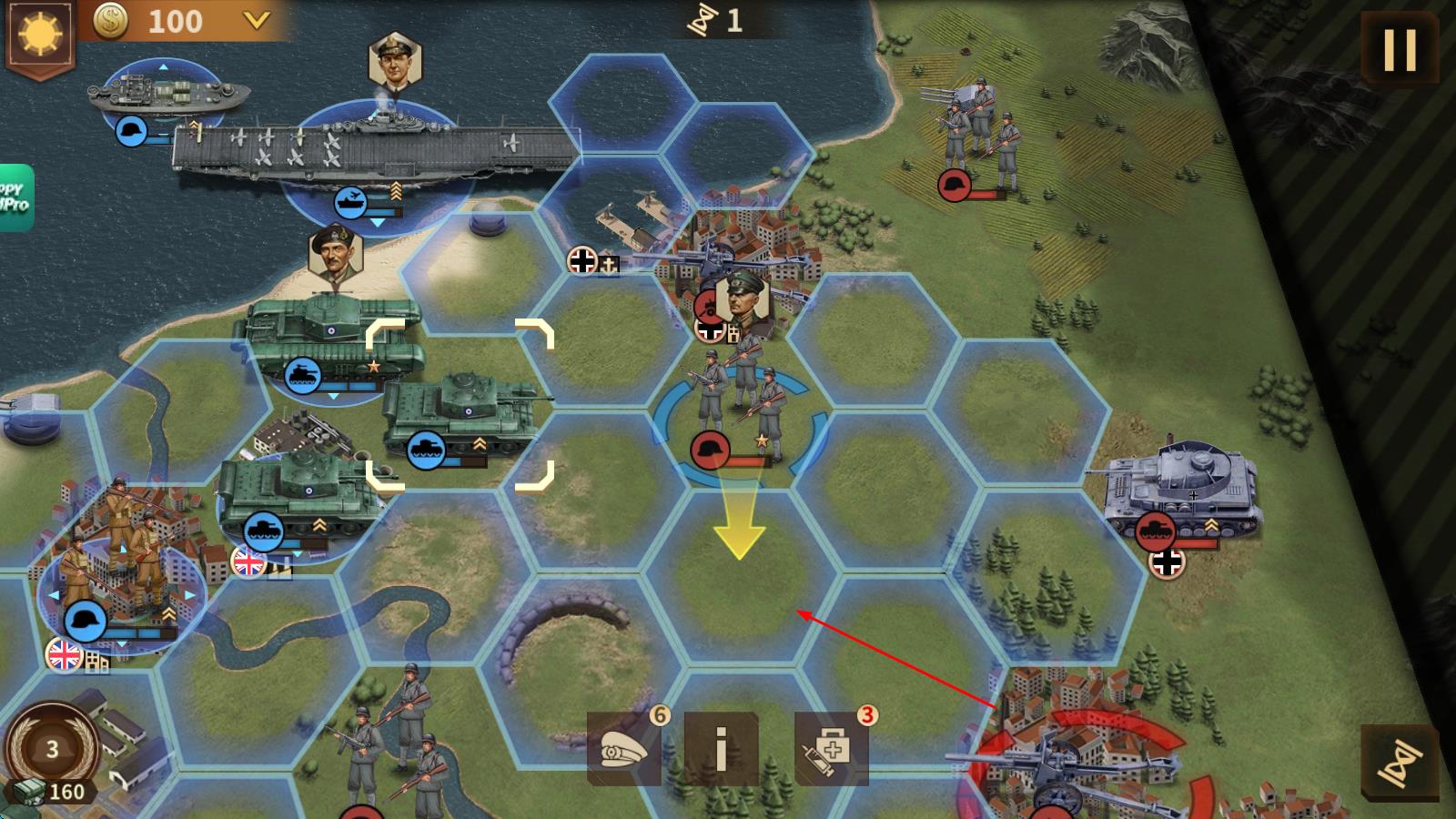Select the small transport ship unit

click(x=168, y=95)
